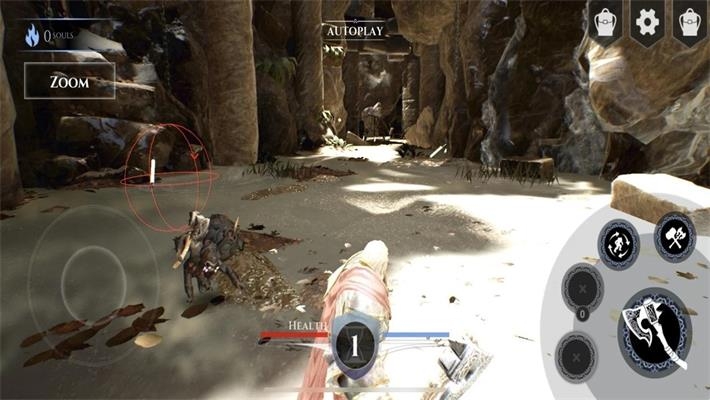Open settings with the gear icon
The height and width of the screenshot is (400, 710).
click(647, 21)
